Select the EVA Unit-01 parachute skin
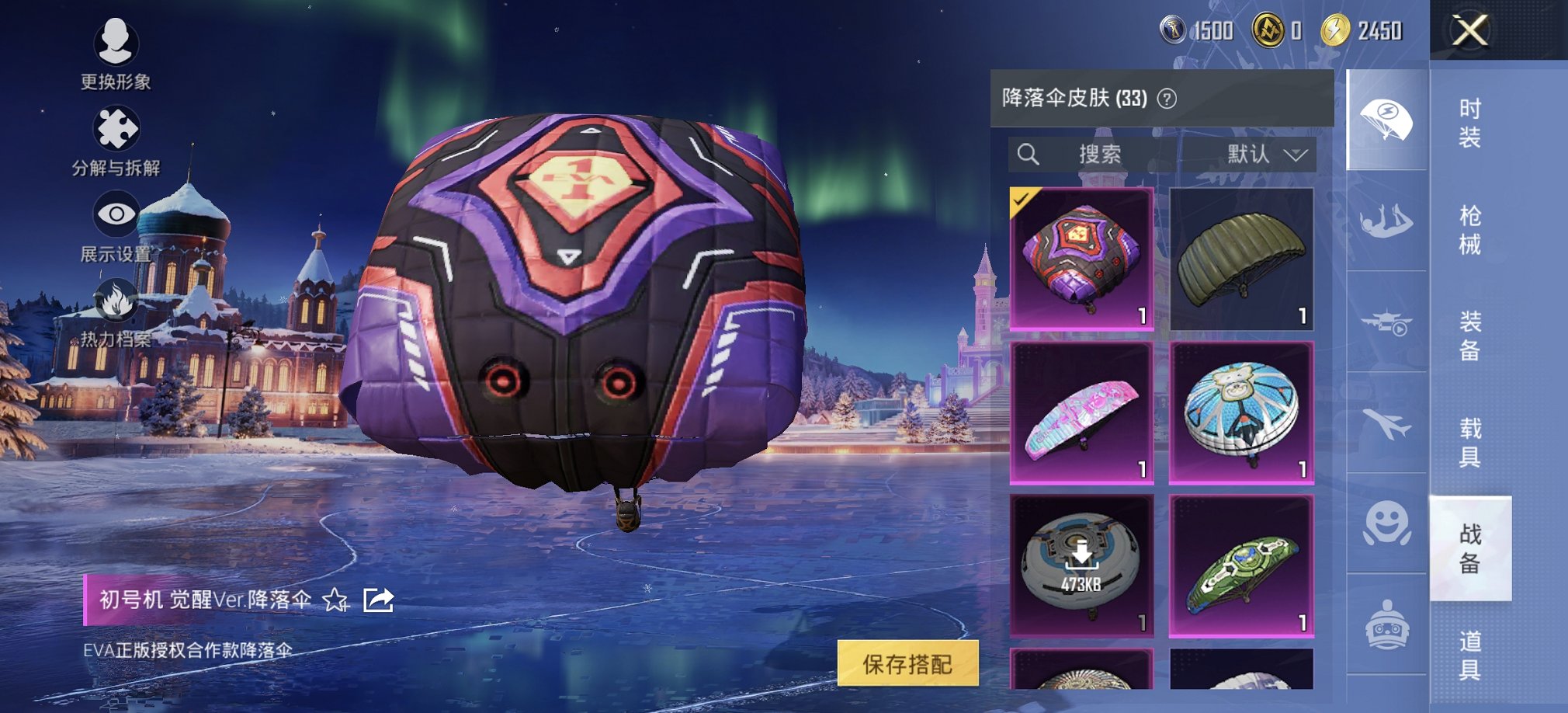The width and height of the screenshot is (1568, 713). tap(1081, 259)
